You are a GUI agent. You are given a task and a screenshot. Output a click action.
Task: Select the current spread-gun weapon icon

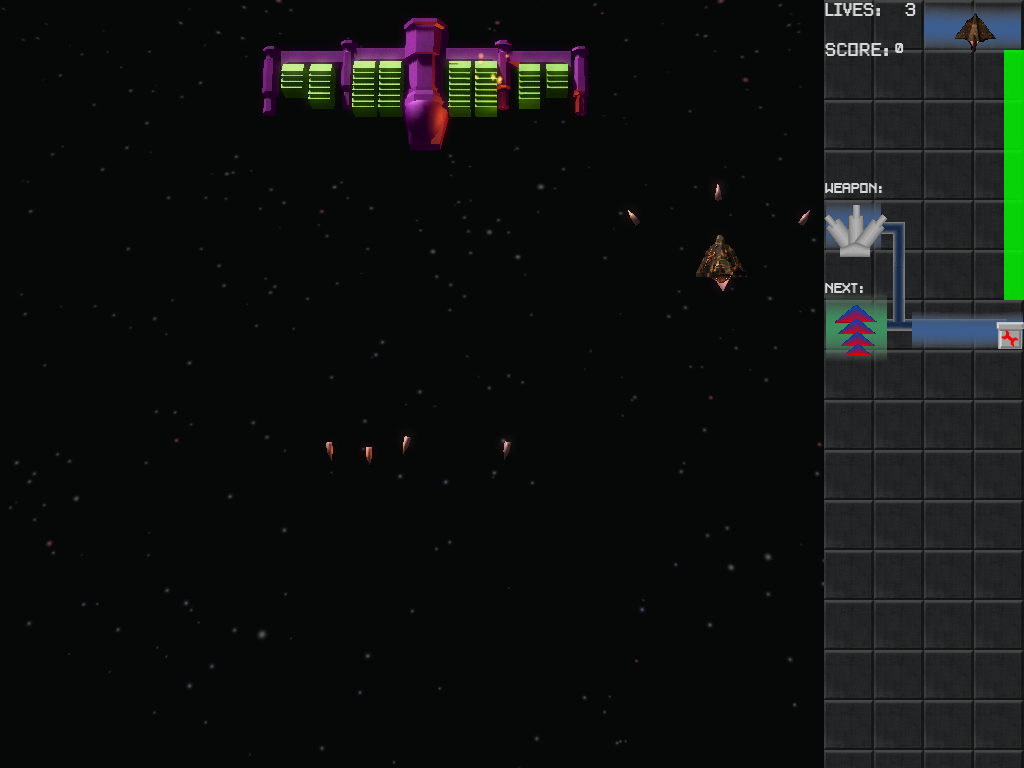click(855, 231)
